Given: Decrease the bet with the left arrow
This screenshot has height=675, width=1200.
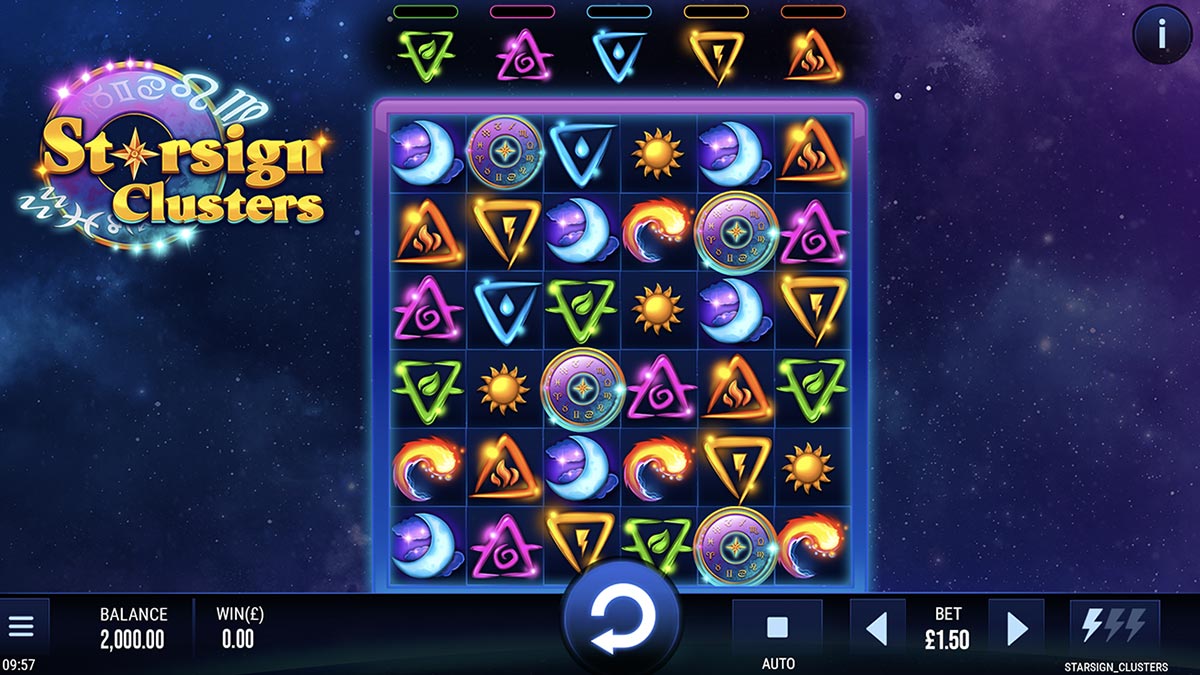Looking at the screenshot, I should [877, 628].
